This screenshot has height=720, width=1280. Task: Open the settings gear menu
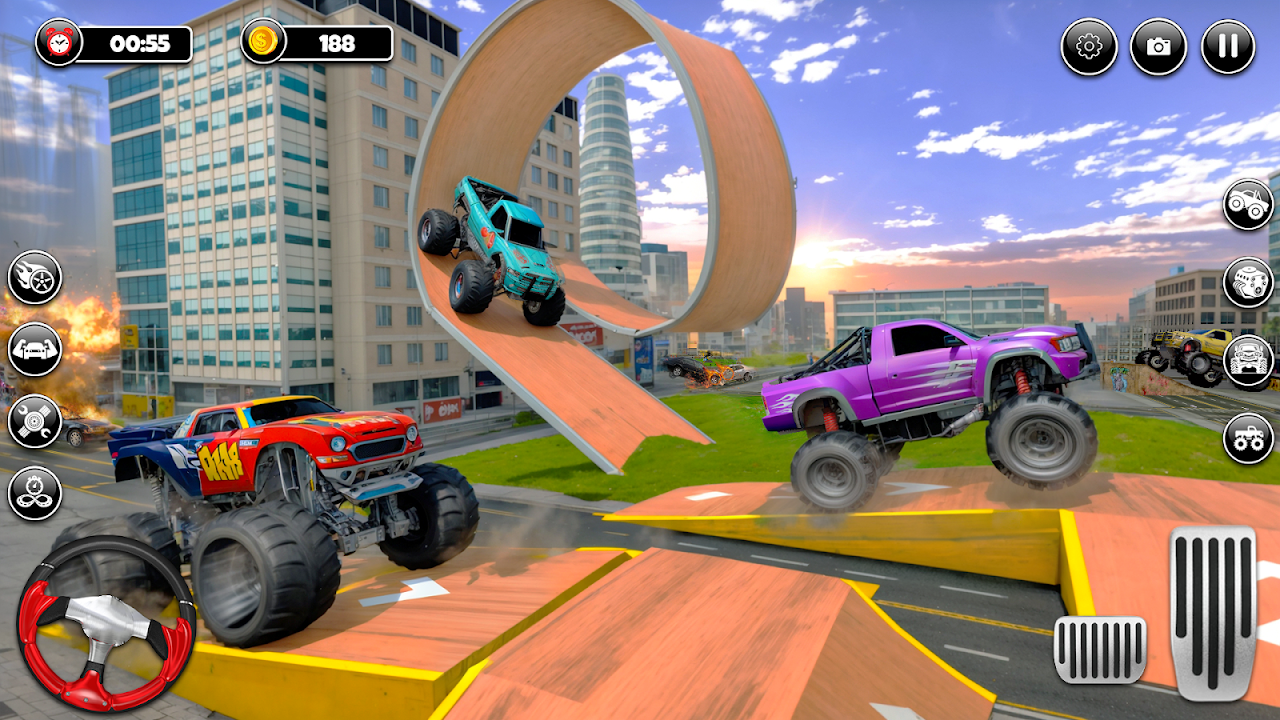1089,47
